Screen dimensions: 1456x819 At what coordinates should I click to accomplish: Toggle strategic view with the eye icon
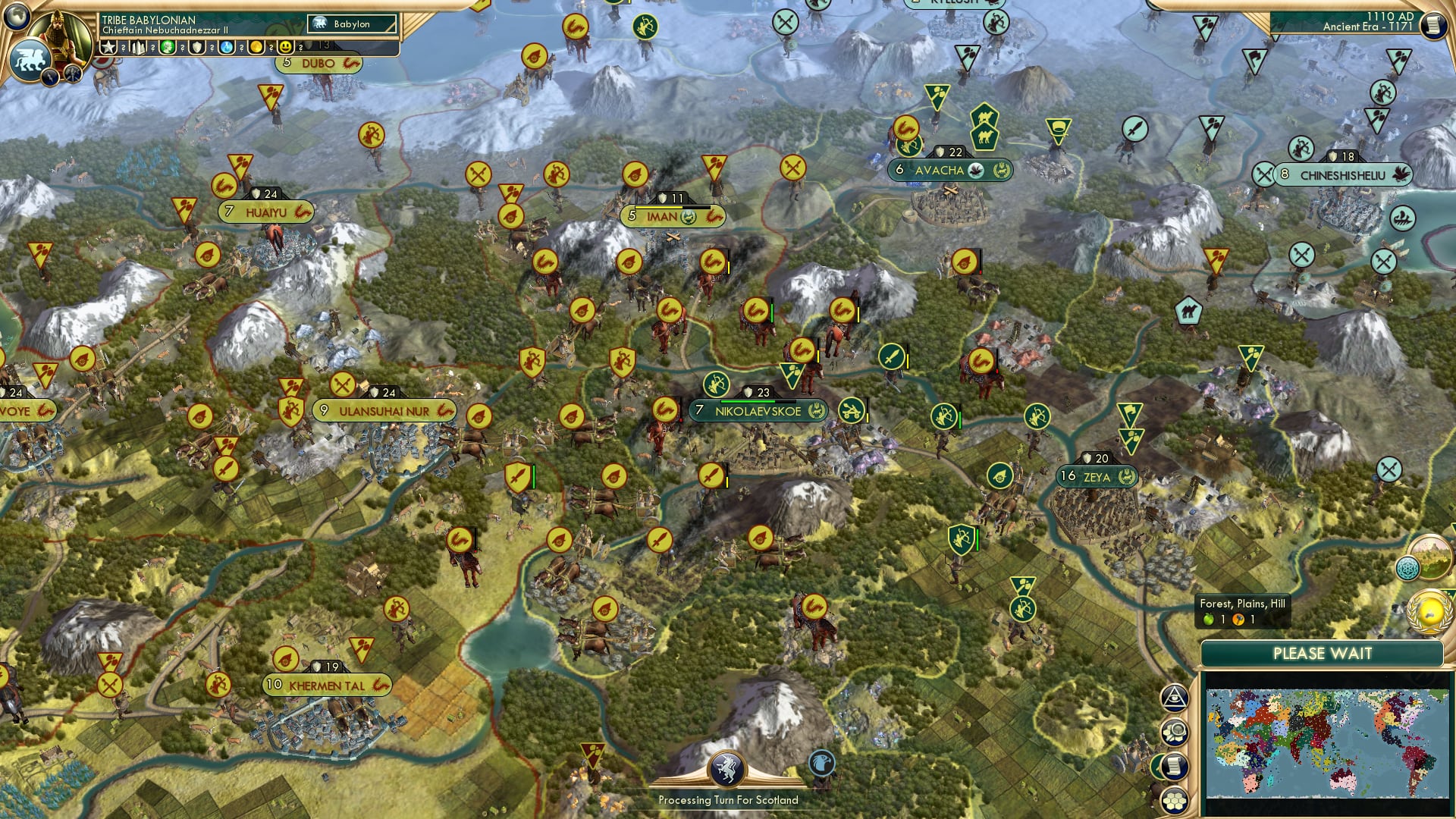[x=1174, y=699]
